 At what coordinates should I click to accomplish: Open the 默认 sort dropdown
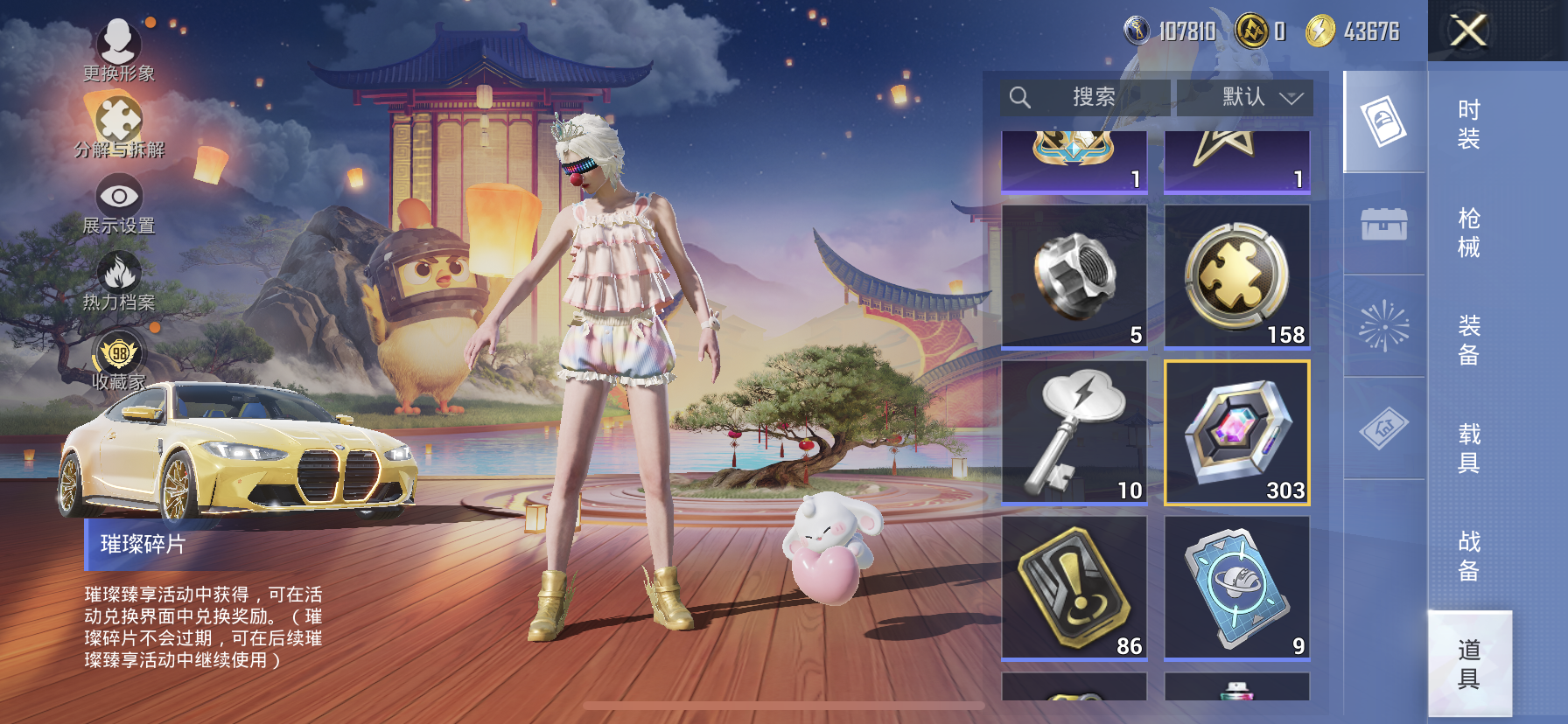click(x=1244, y=97)
